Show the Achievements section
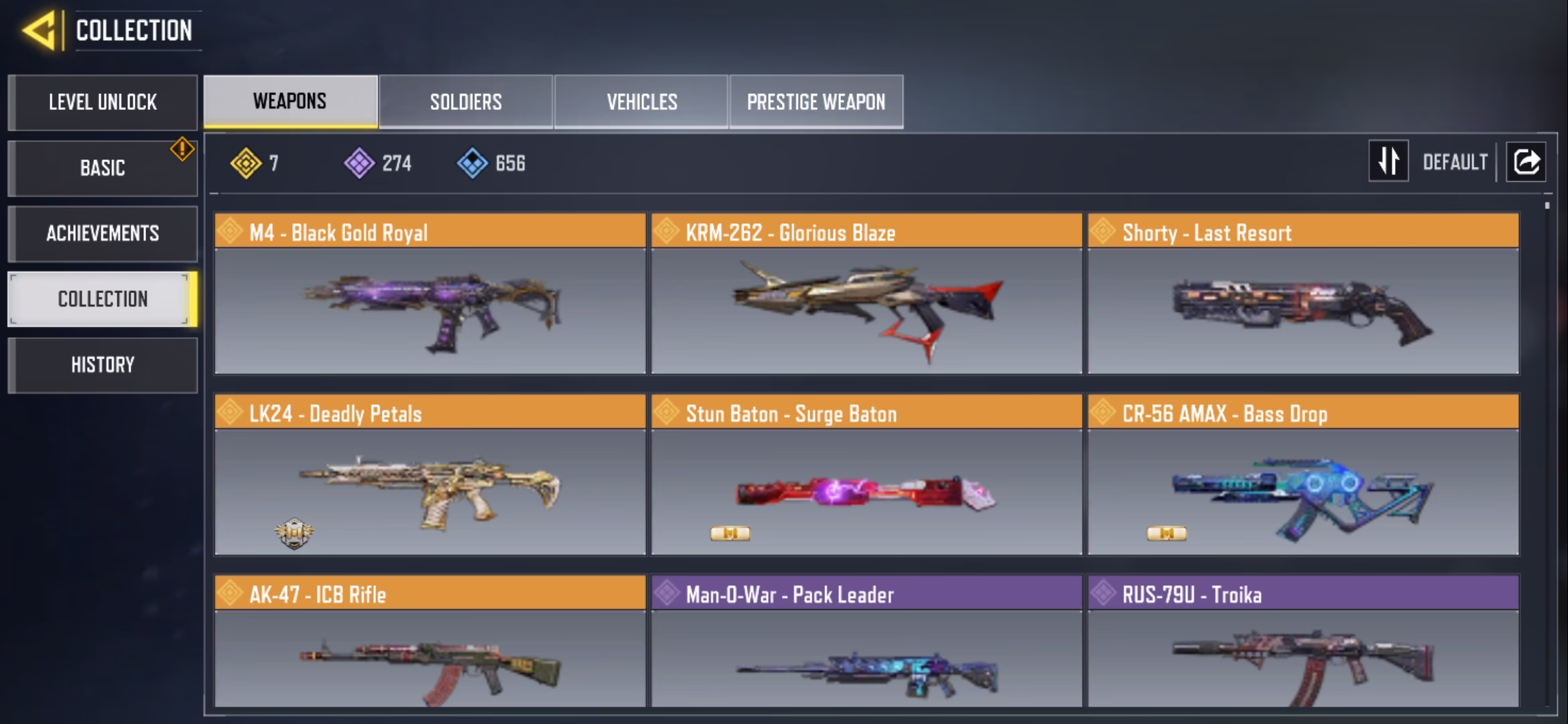This screenshot has height=724, width=1568. coord(103,233)
